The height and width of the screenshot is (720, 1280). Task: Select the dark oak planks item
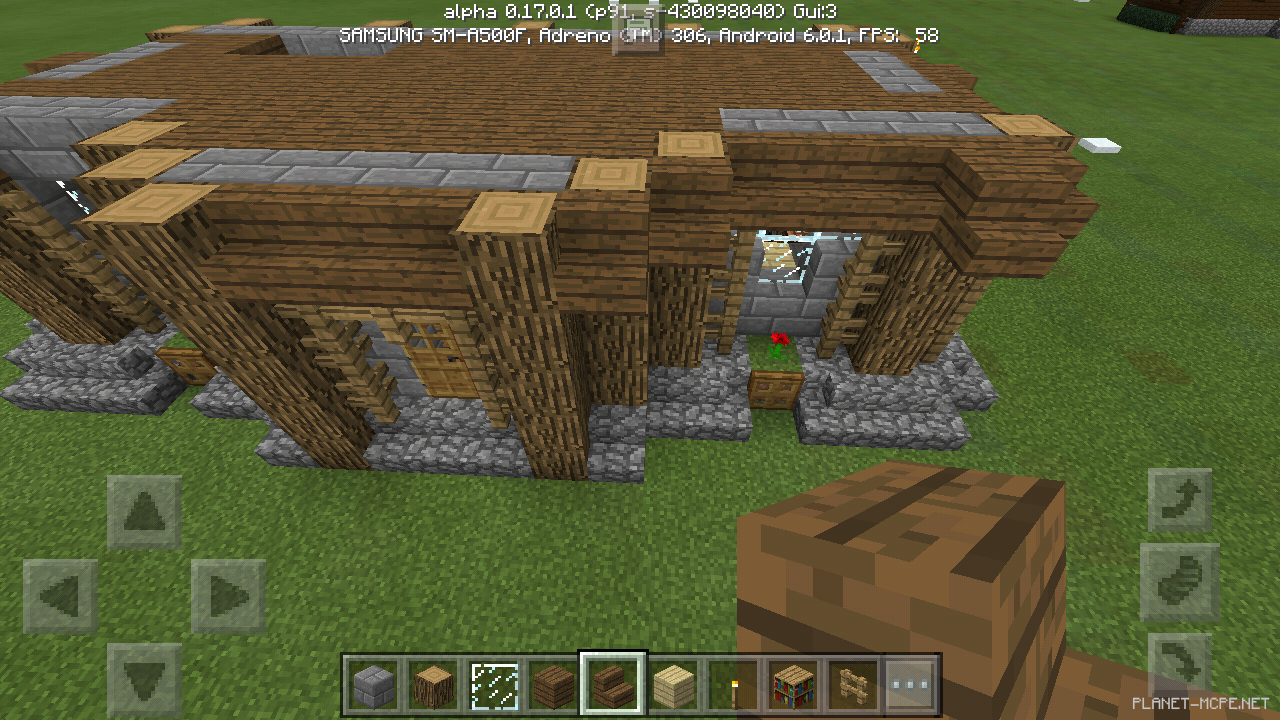[x=553, y=685]
